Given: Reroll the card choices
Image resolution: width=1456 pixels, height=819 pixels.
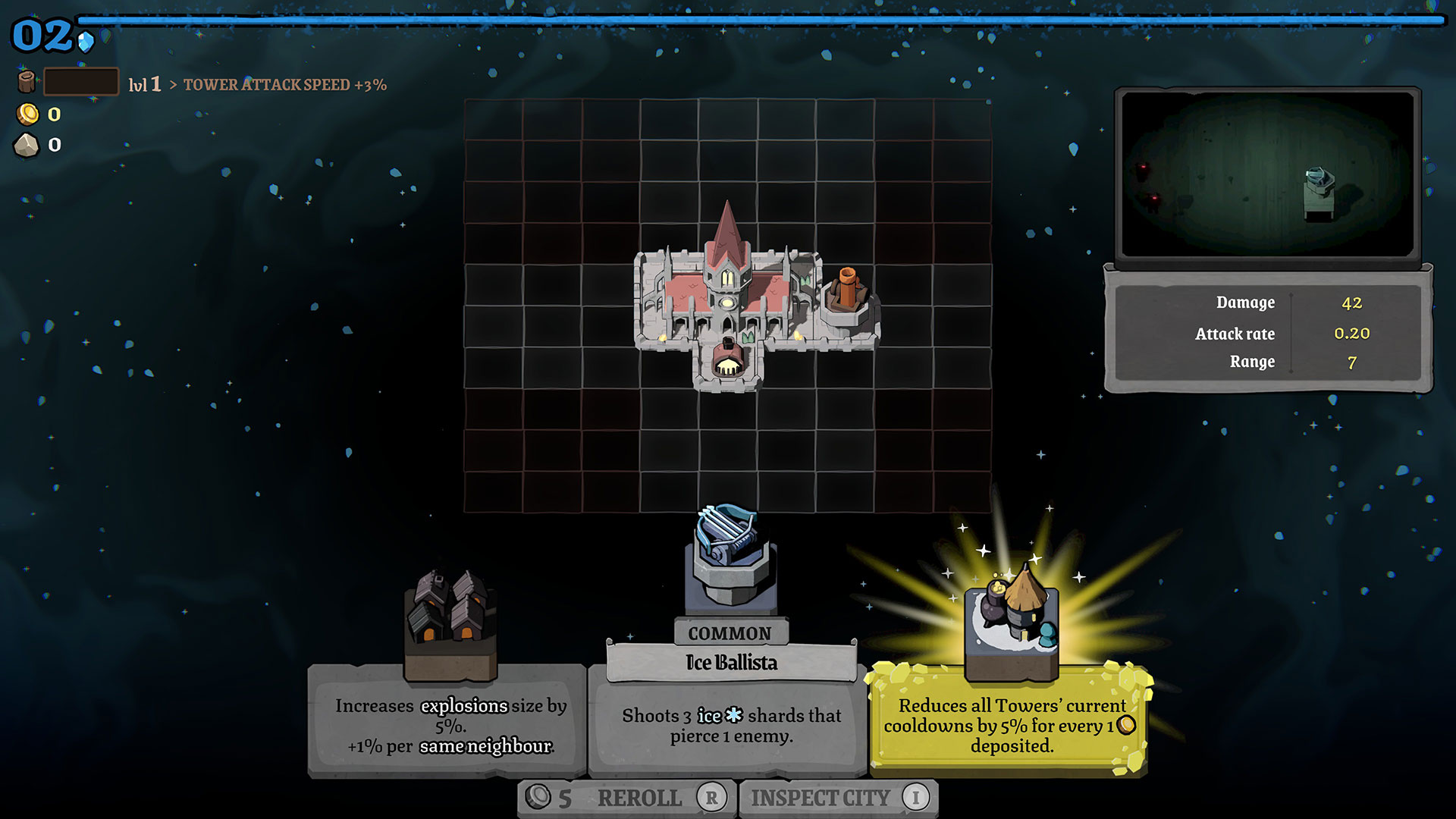Looking at the screenshot, I should click(x=626, y=798).
